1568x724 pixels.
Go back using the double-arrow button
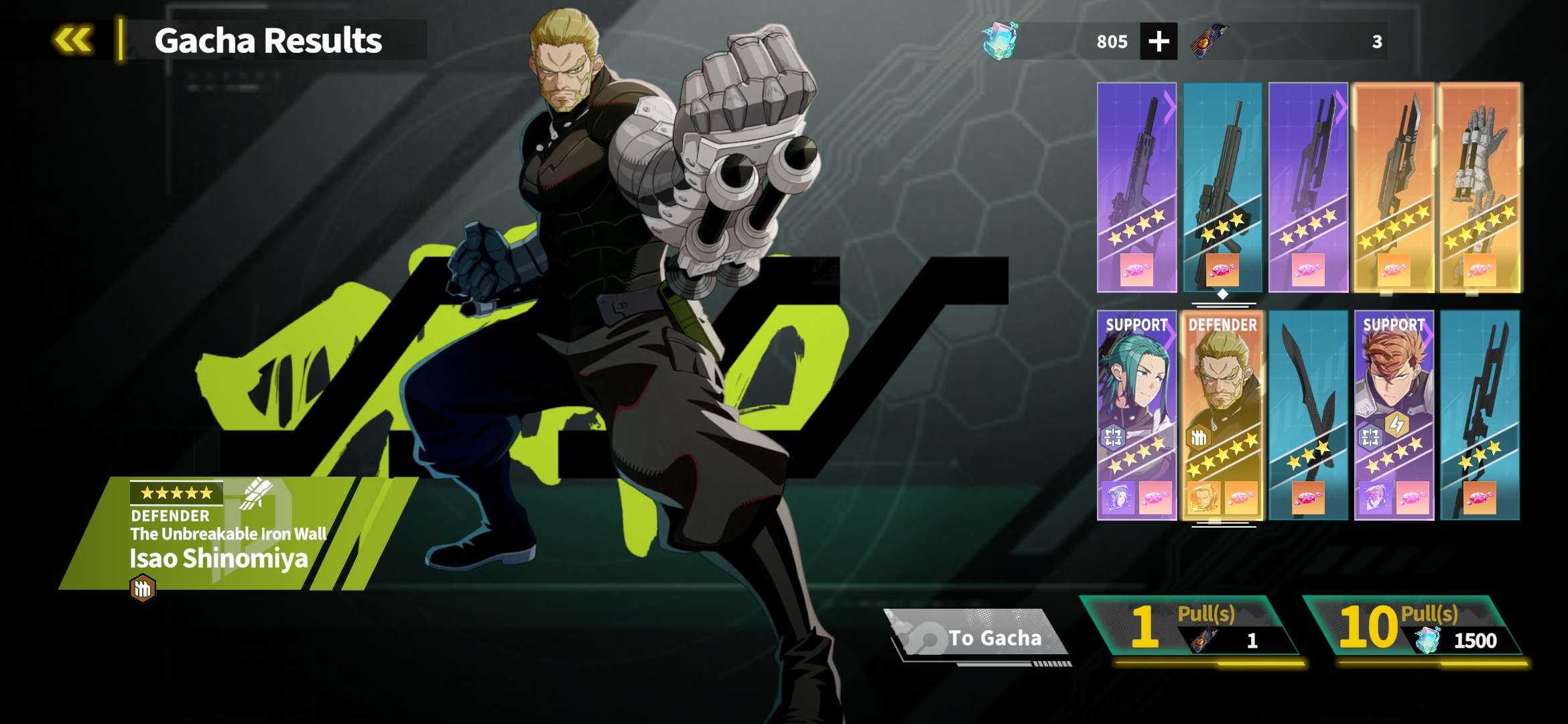[x=73, y=40]
